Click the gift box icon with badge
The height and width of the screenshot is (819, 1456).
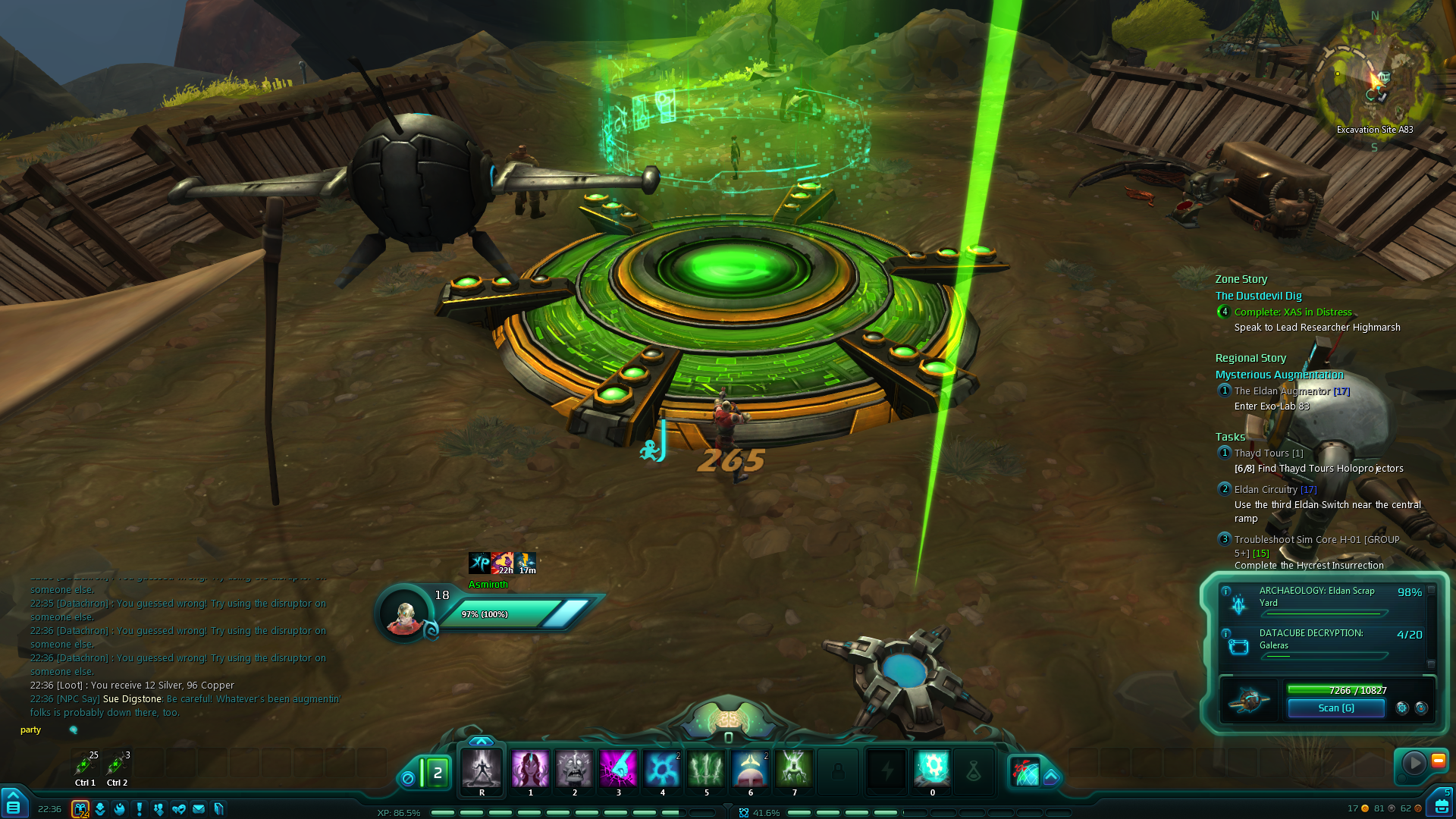pyautogui.click(x=80, y=809)
